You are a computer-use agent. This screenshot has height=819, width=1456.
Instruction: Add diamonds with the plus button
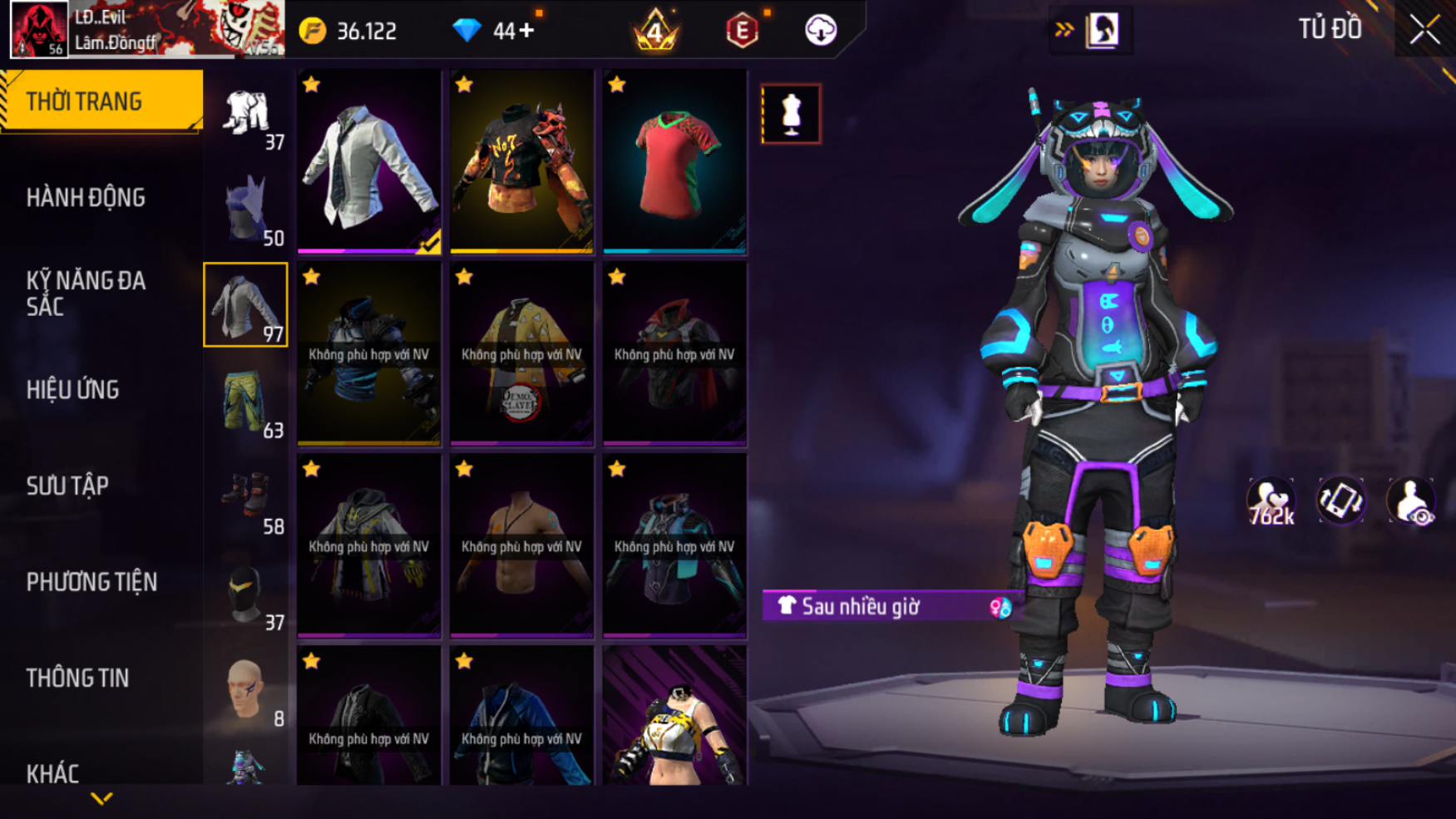[526, 31]
